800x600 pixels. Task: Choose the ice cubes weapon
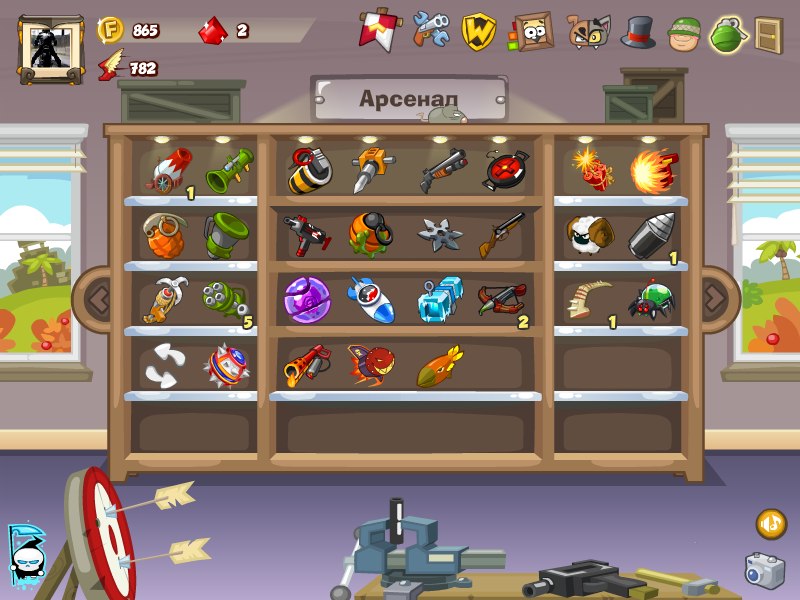click(x=439, y=299)
